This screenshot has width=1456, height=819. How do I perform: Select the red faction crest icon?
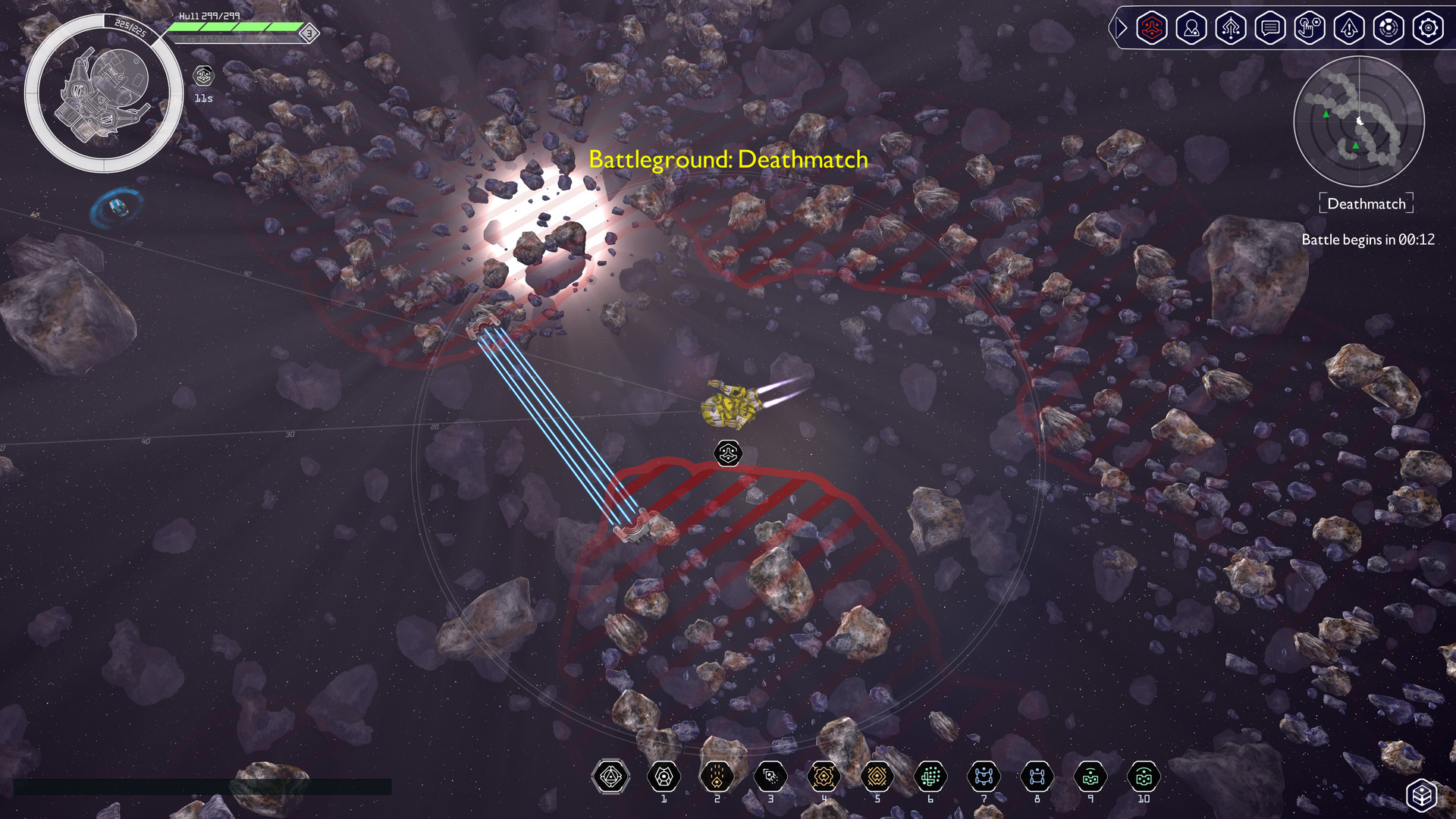[1152, 28]
